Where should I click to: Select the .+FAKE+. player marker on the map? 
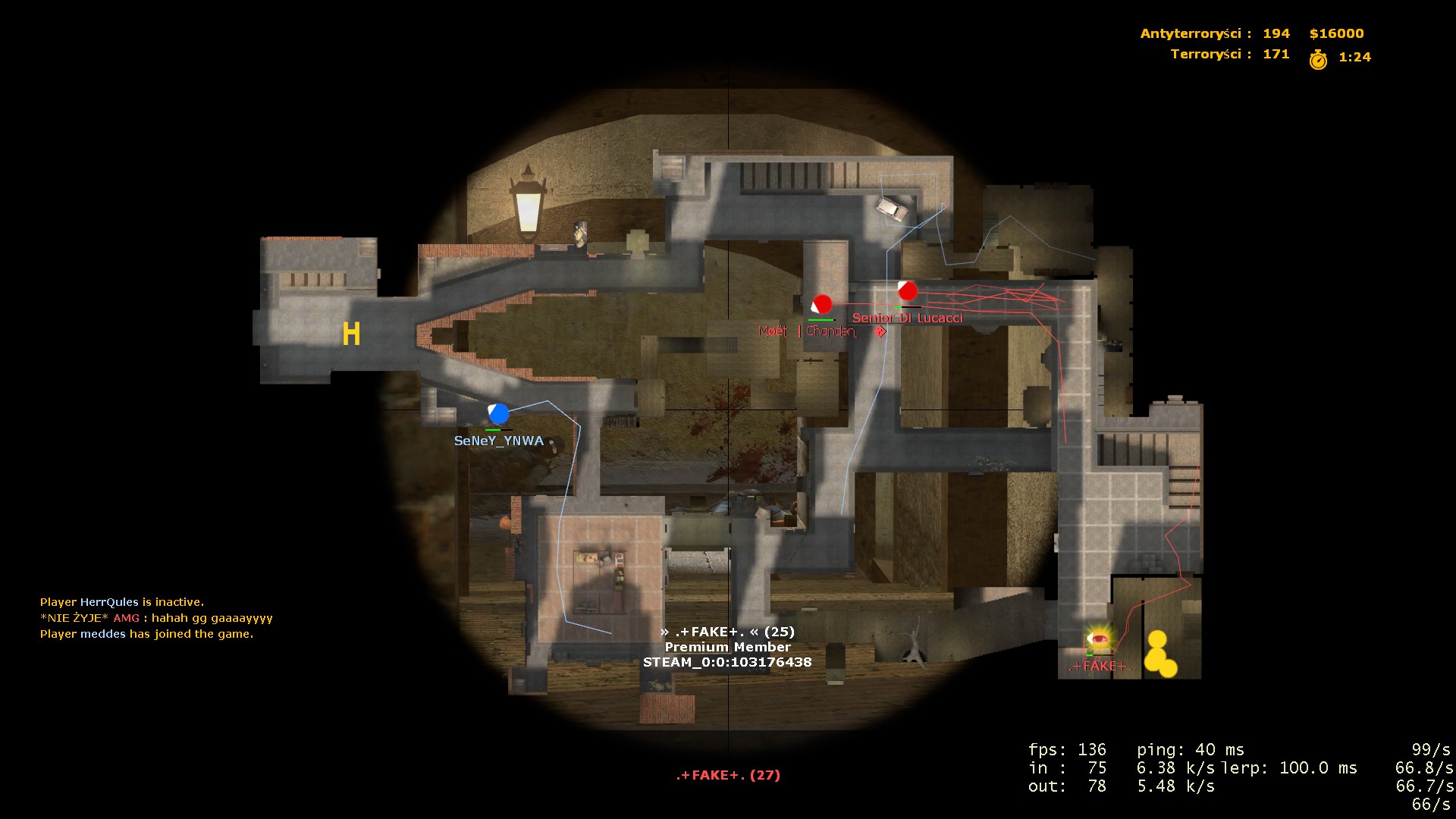[1098, 641]
